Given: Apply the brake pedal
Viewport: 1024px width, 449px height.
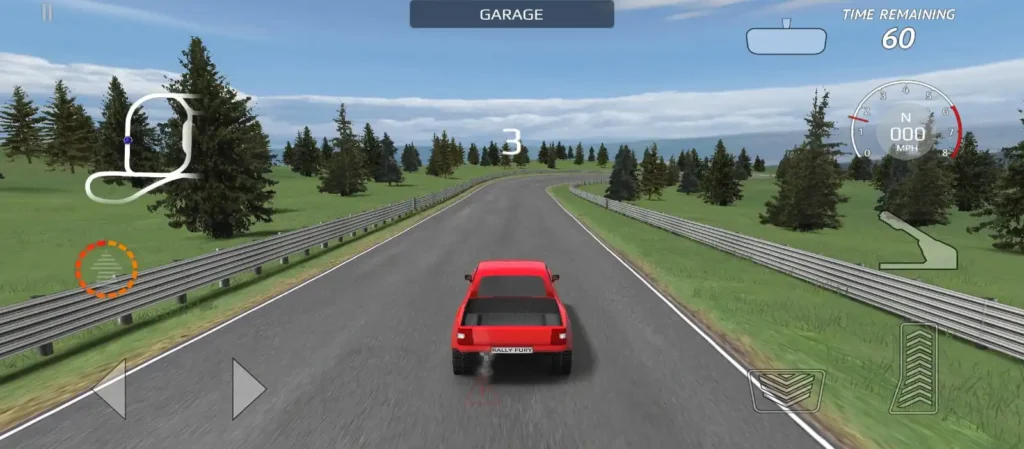Looking at the screenshot, I should tap(786, 390).
